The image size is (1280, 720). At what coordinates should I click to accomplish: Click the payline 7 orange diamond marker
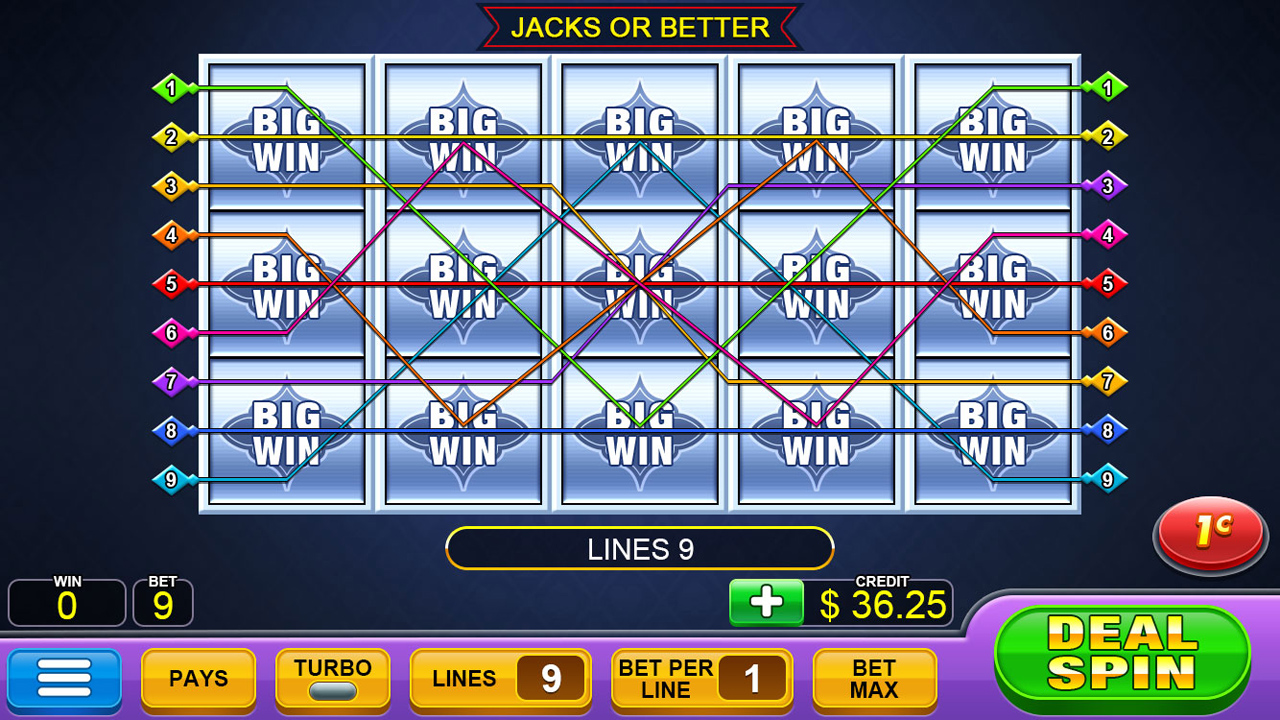(1106, 380)
